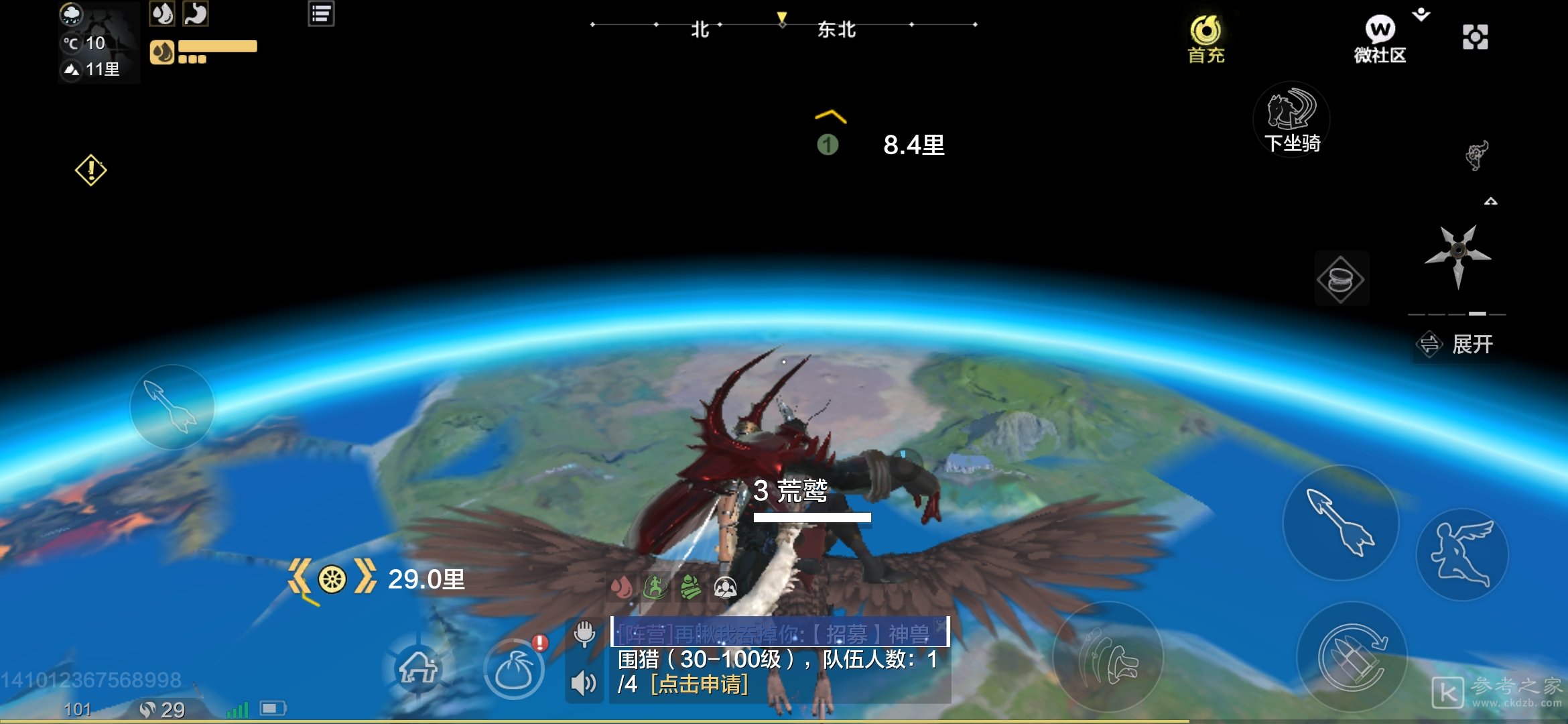1568x724 pixels.
Task: Open the faction chat message box
Action: point(779,632)
